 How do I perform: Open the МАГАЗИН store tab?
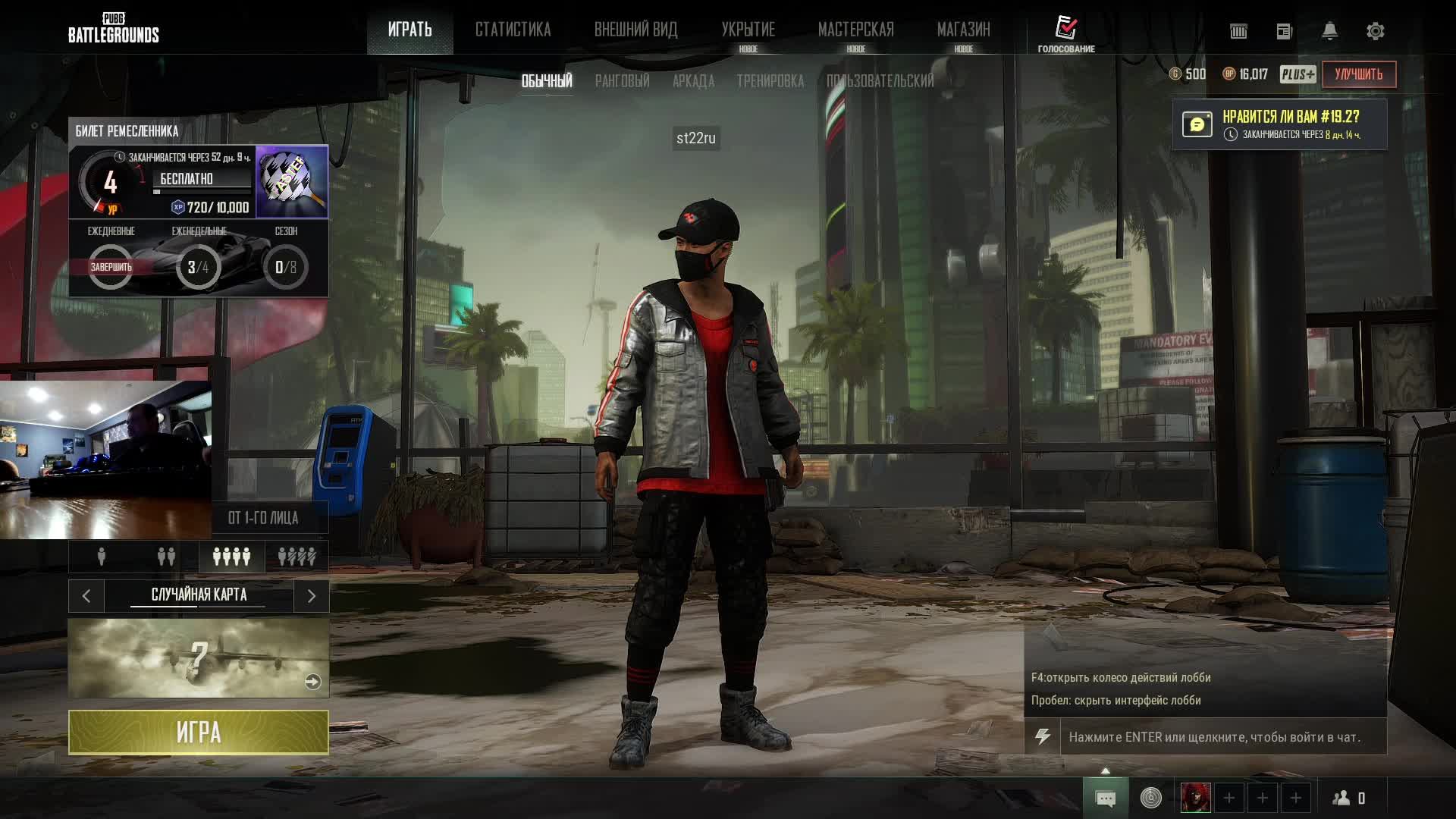963,30
